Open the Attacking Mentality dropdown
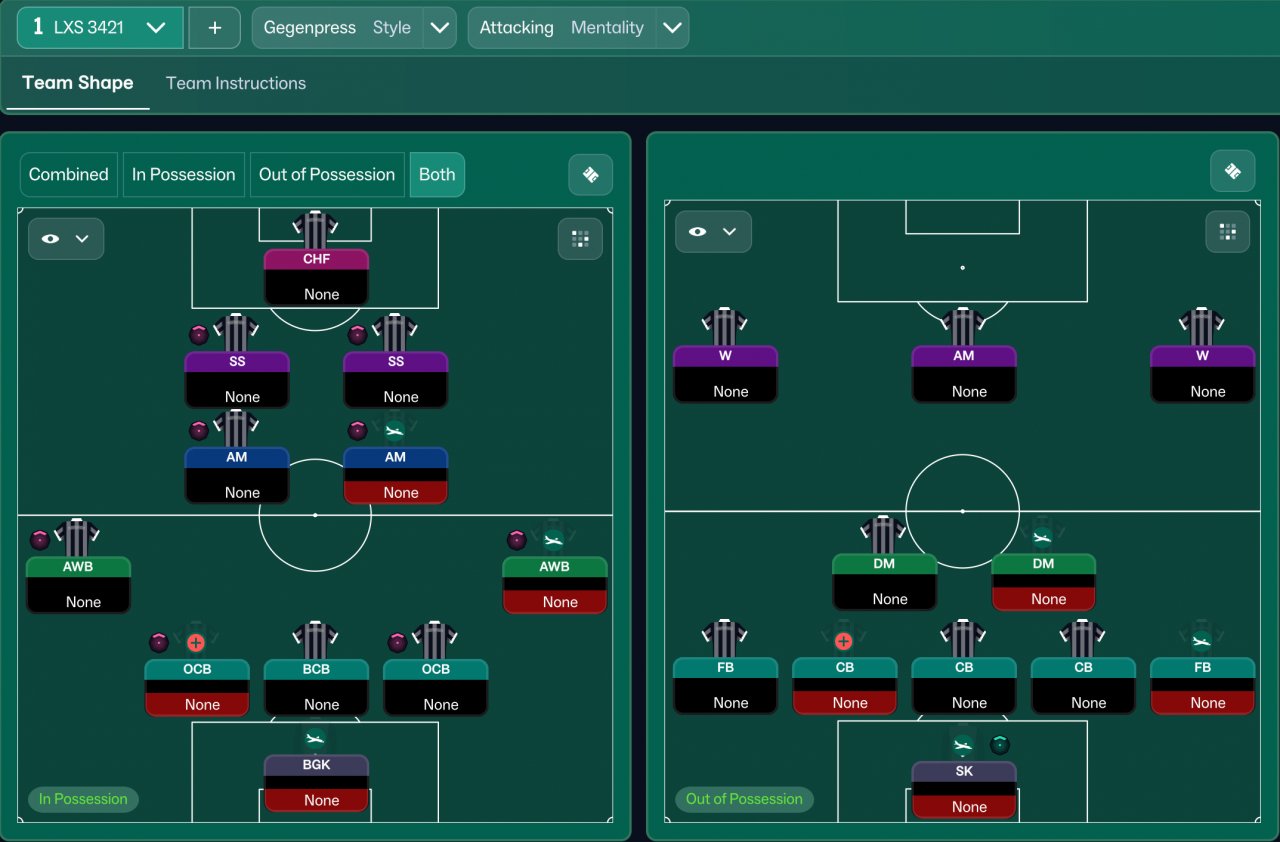The height and width of the screenshot is (842, 1280). pos(673,28)
